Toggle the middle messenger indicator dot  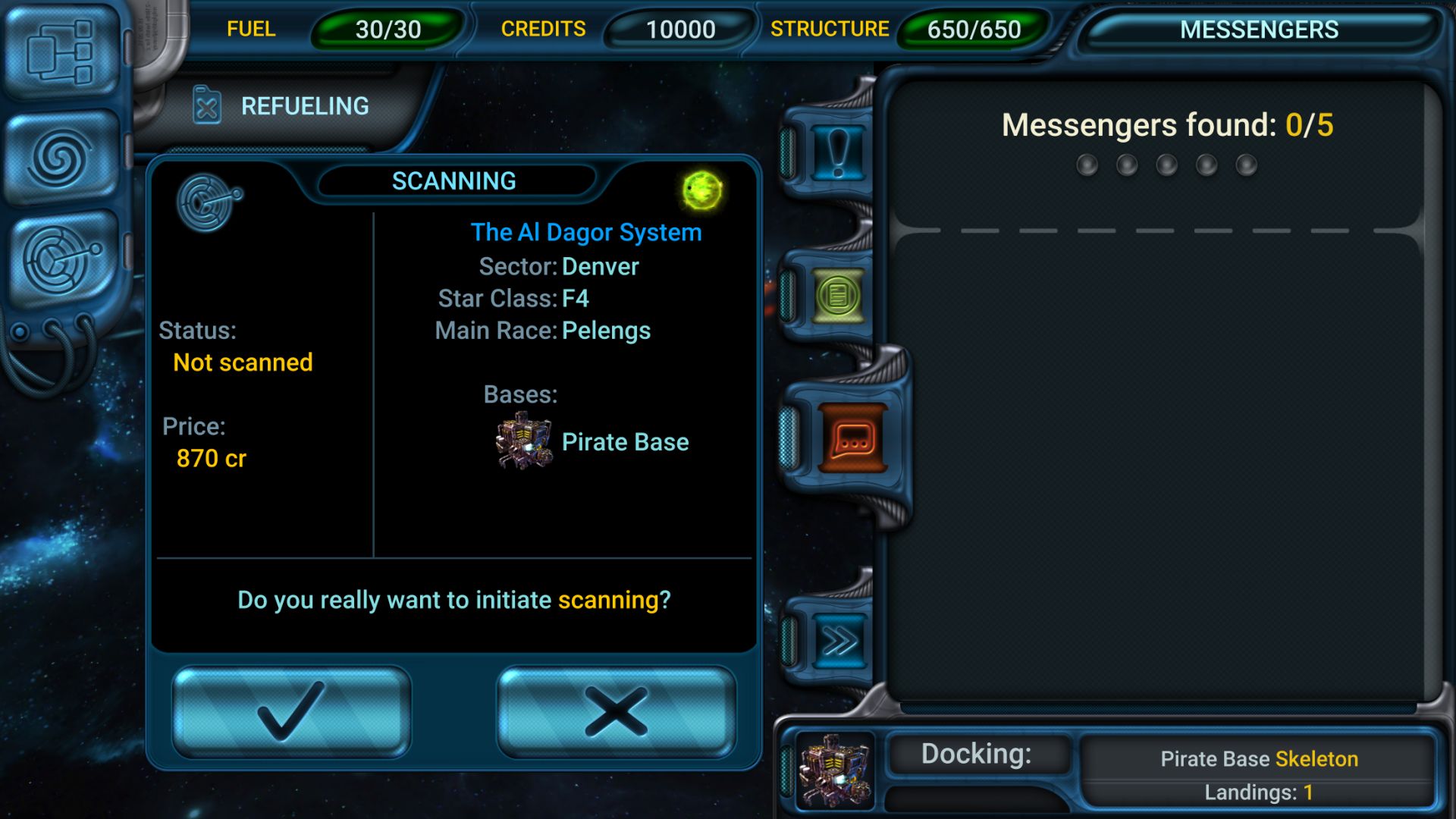pyautogui.click(x=1166, y=165)
